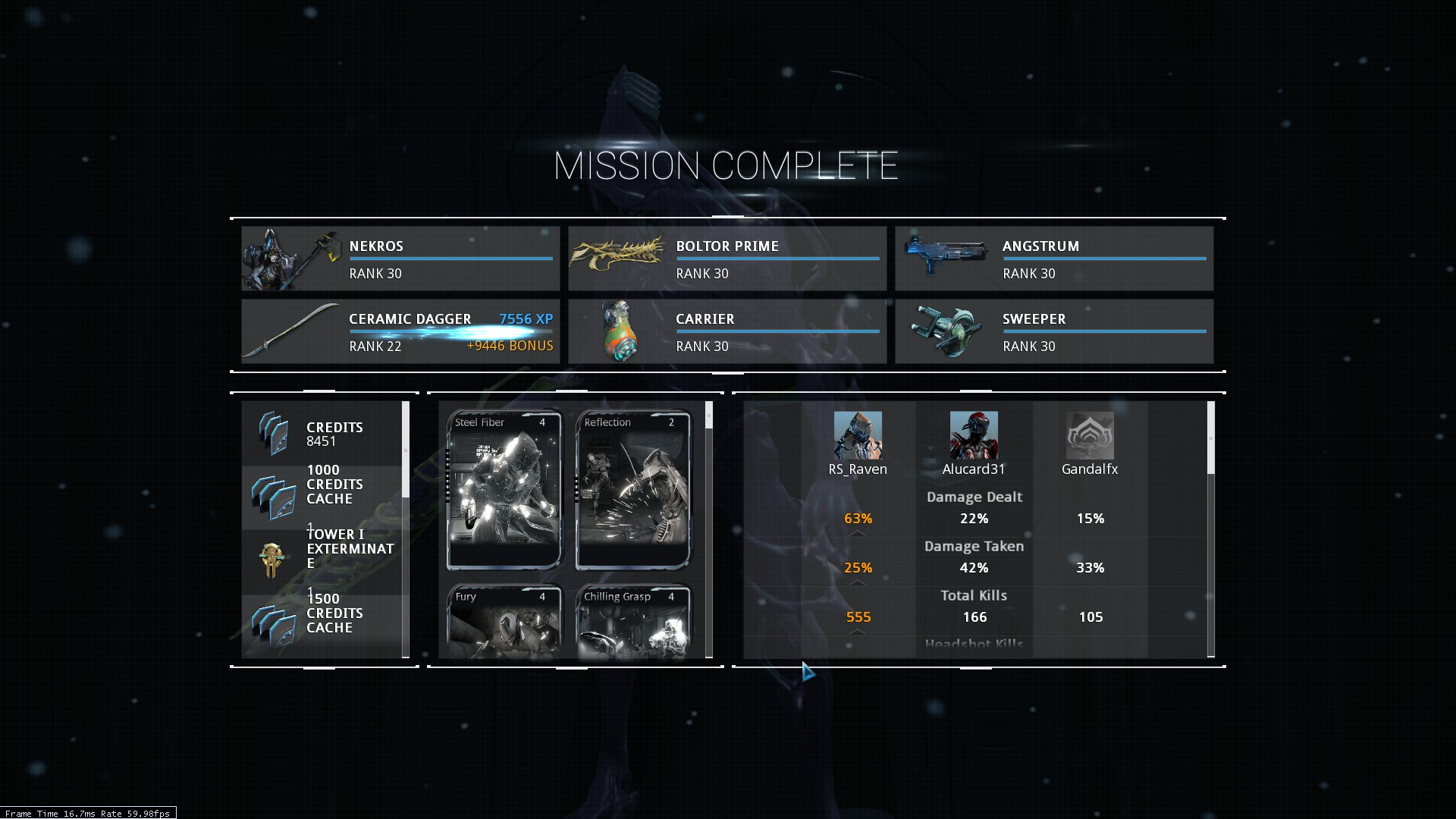Screen dimensions: 1456x819
Task: Choose the Ceramic Dagger XP panel
Action: coord(400,331)
